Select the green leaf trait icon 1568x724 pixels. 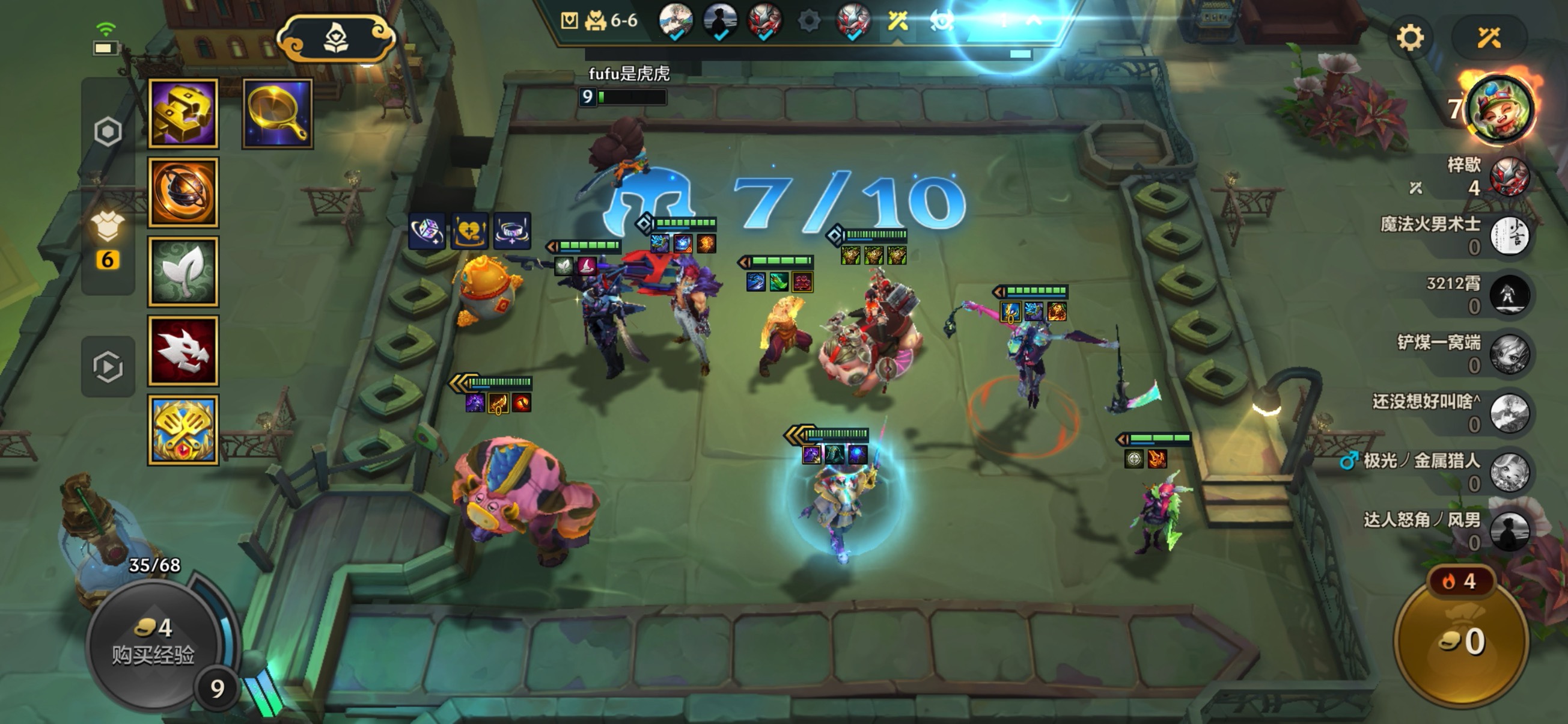[183, 272]
